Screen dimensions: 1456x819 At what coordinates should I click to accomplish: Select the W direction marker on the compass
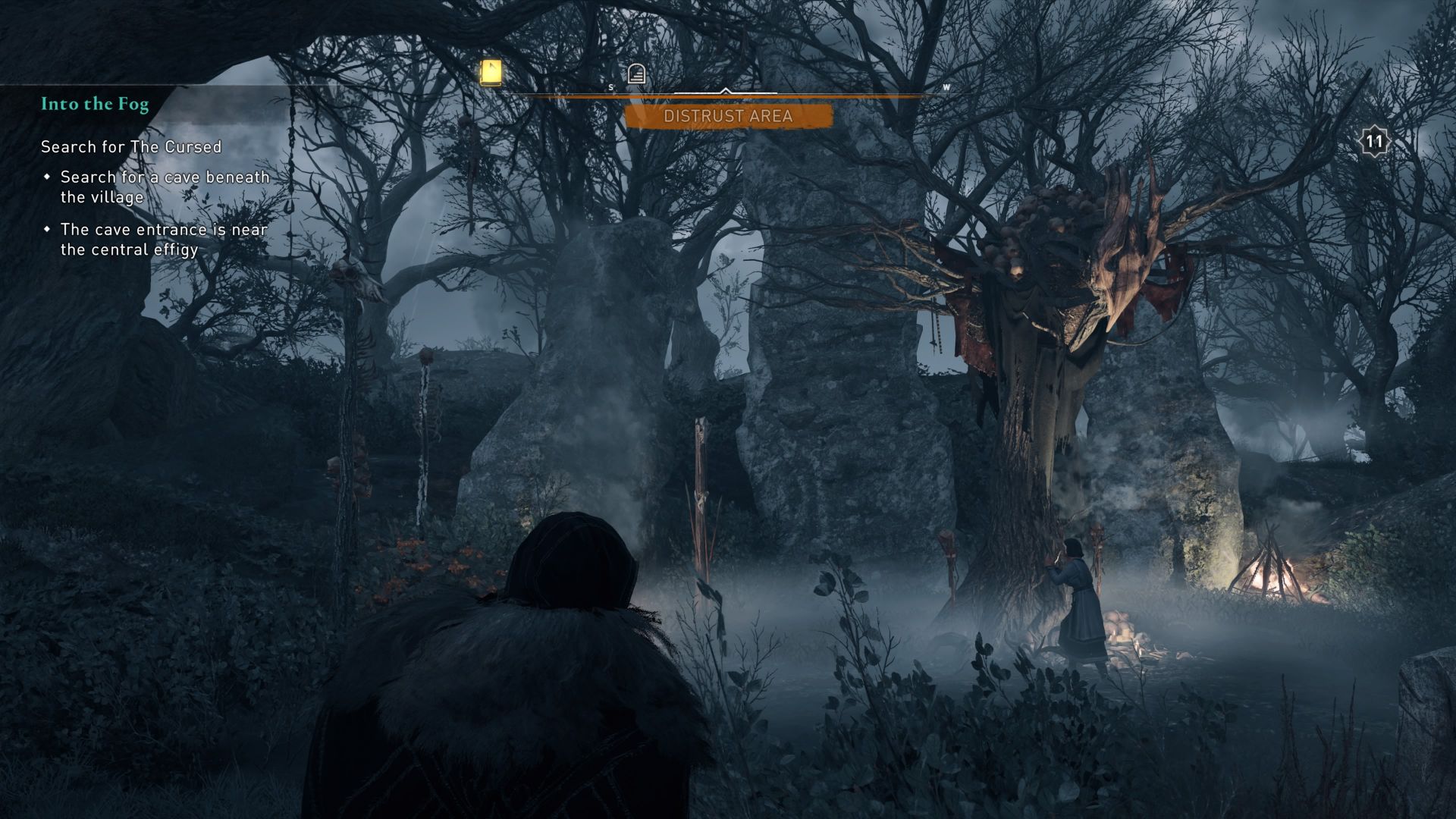(x=946, y=88)
